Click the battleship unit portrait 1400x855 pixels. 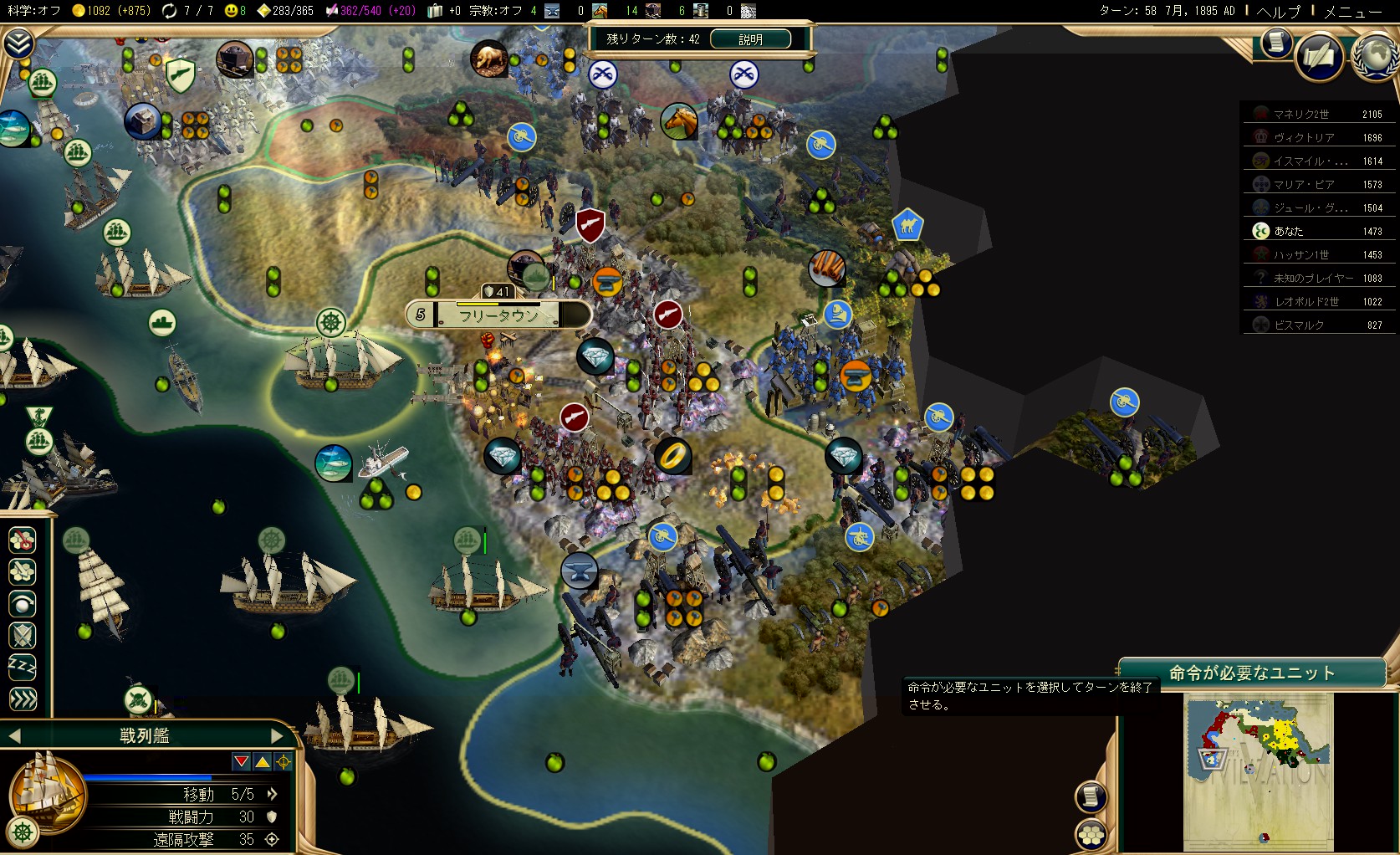click(x=46, y=792)
